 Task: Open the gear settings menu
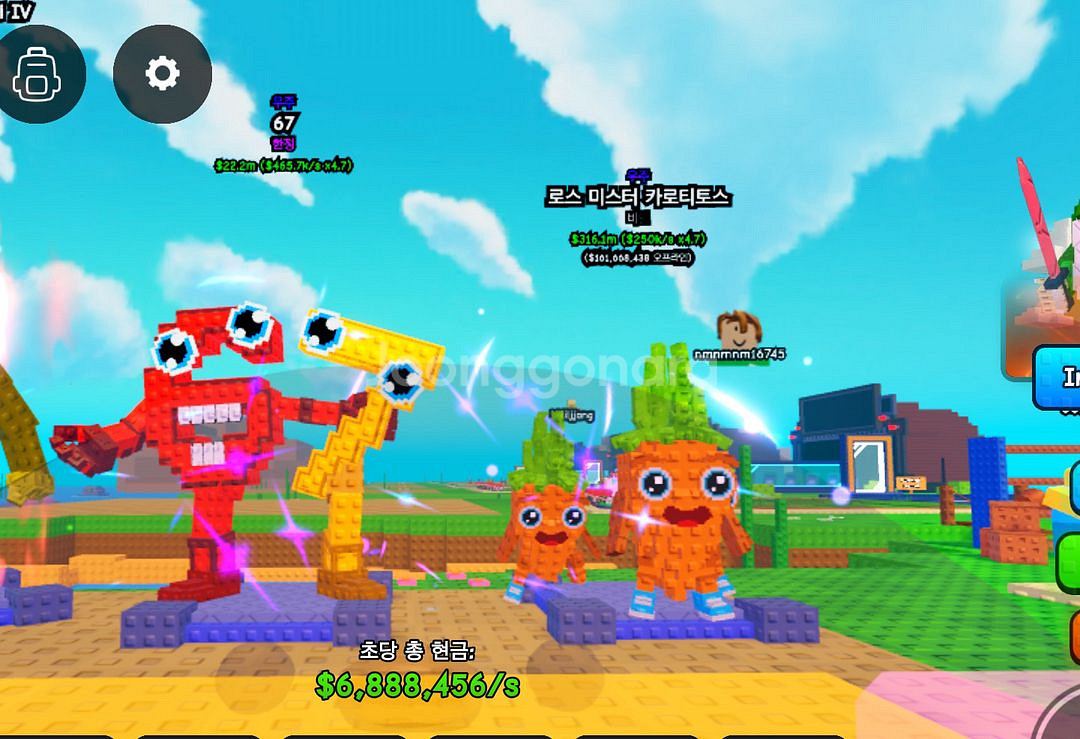[x=162, y=74]
